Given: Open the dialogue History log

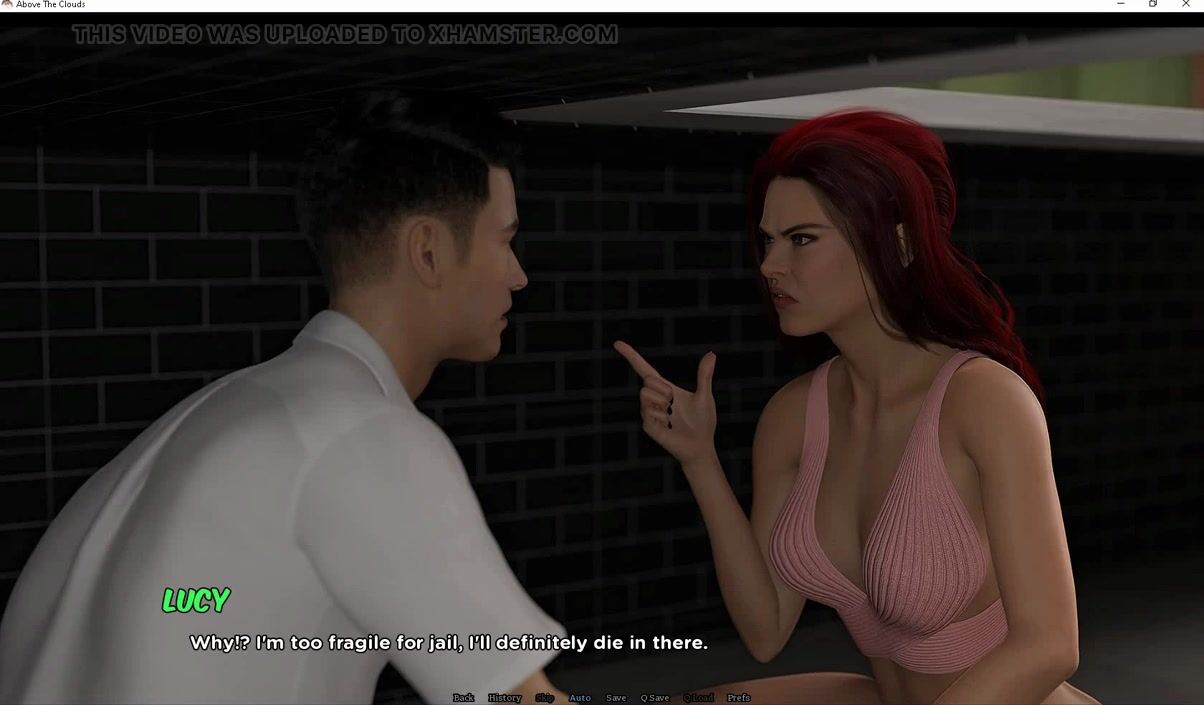Looking at the screenshot, I should point(504,698).
